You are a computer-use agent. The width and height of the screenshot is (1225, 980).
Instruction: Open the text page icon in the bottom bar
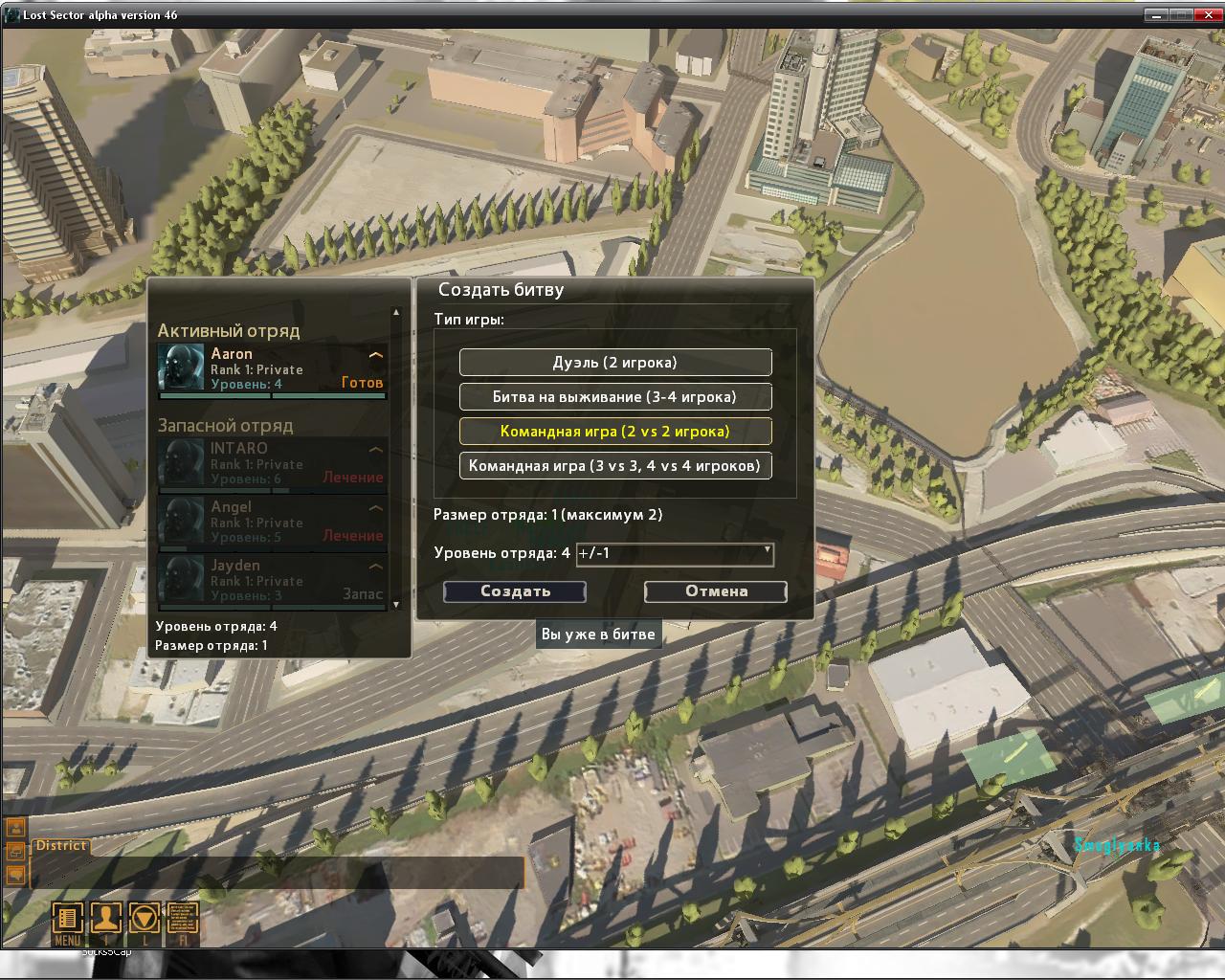pos(183,920)
